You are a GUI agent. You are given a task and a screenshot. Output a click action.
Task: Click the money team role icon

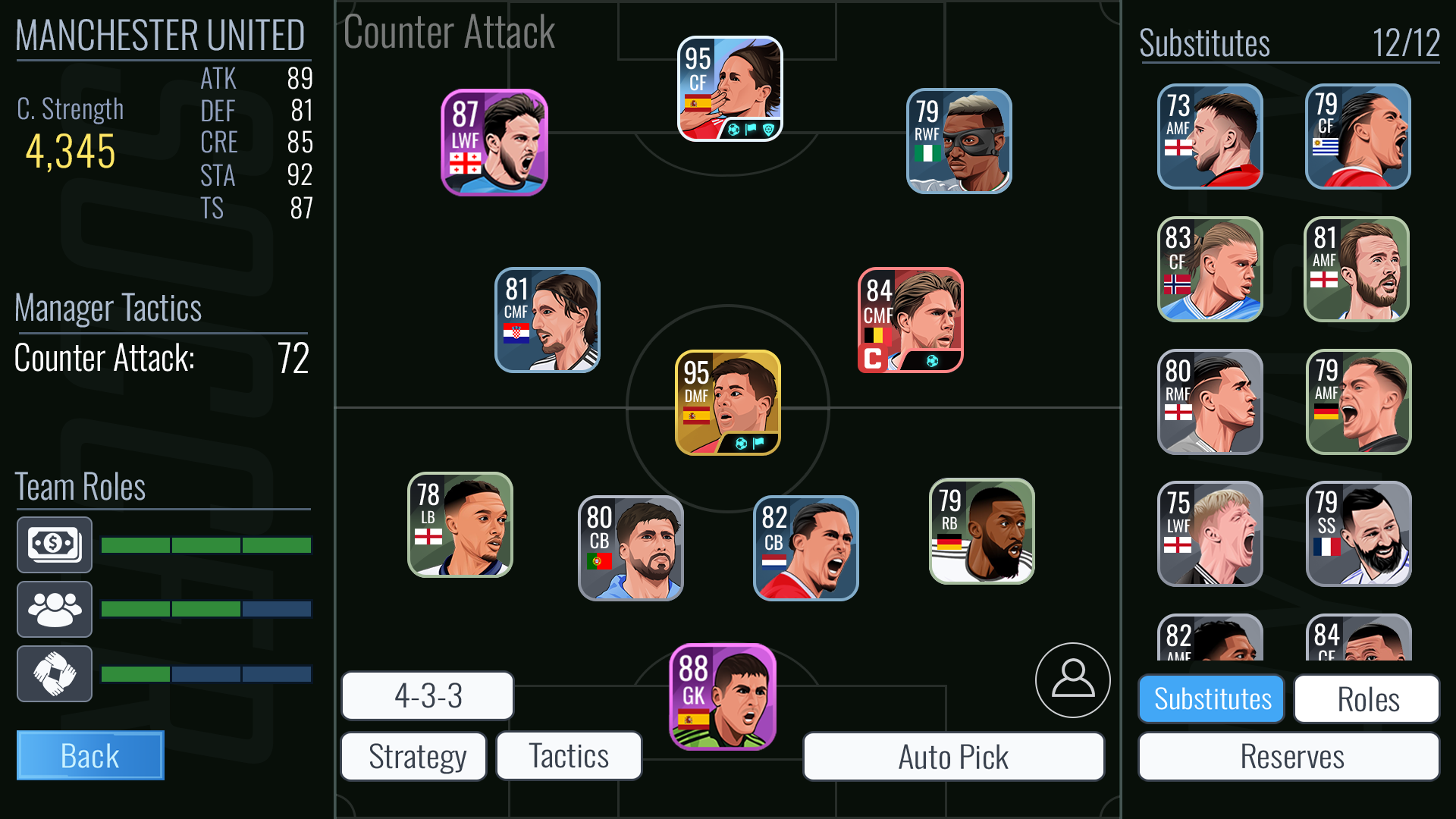[55, 544]
